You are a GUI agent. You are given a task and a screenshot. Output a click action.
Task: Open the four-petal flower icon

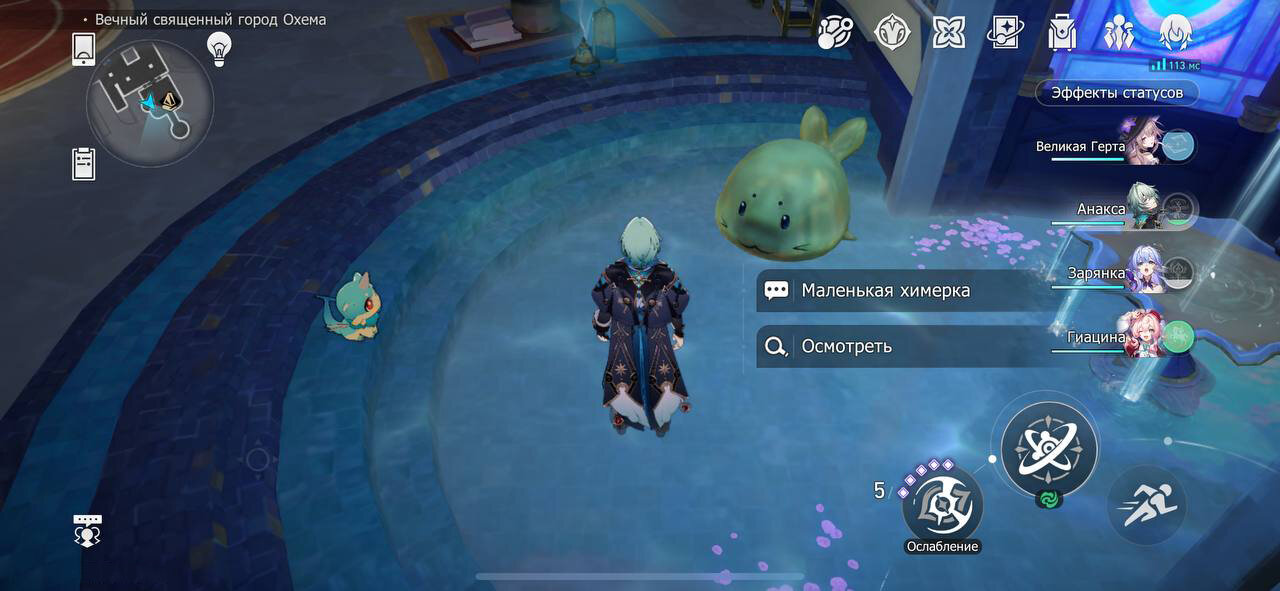(x=948, y=33)
